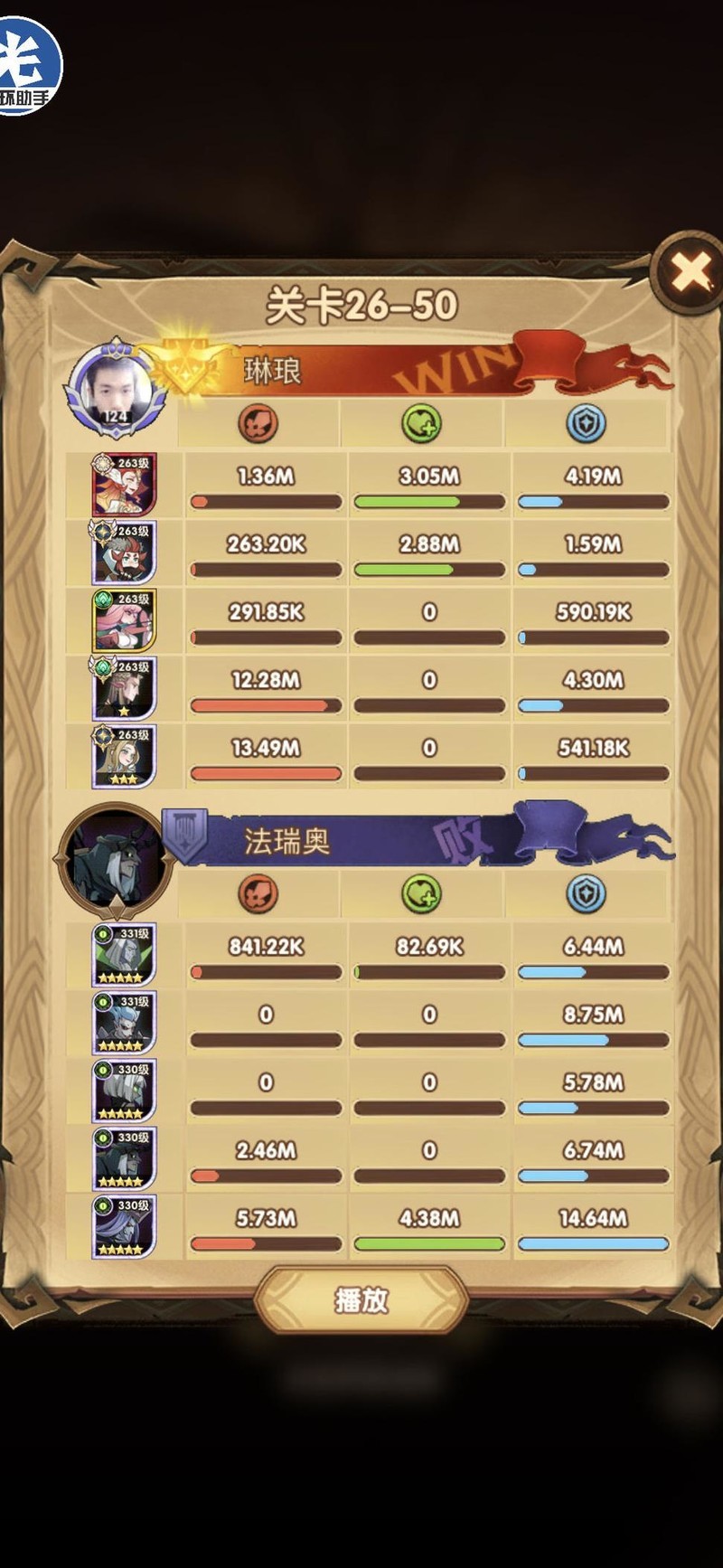
Task: Select the three-star blonde level 263 hero
Action: pyautogui.click(x=124, y=756)
